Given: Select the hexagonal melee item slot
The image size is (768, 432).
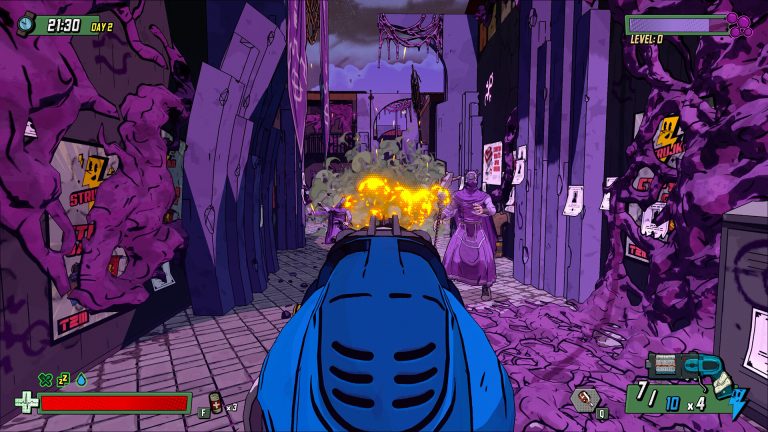Looking at the screenshot, I should click(x=585, y=399).
